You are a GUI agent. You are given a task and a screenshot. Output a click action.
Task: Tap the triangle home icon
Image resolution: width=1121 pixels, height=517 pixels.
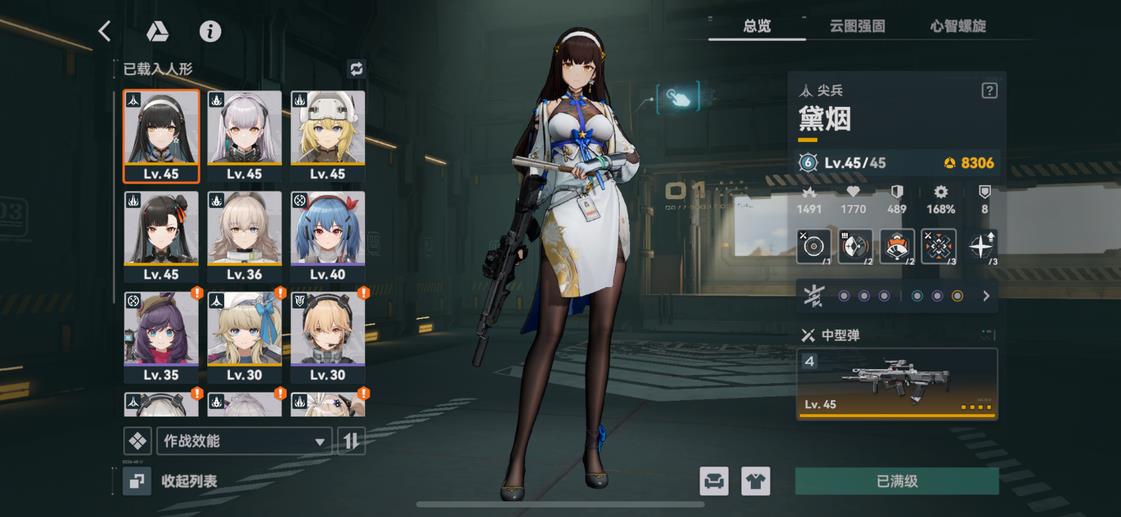[157, 31]
